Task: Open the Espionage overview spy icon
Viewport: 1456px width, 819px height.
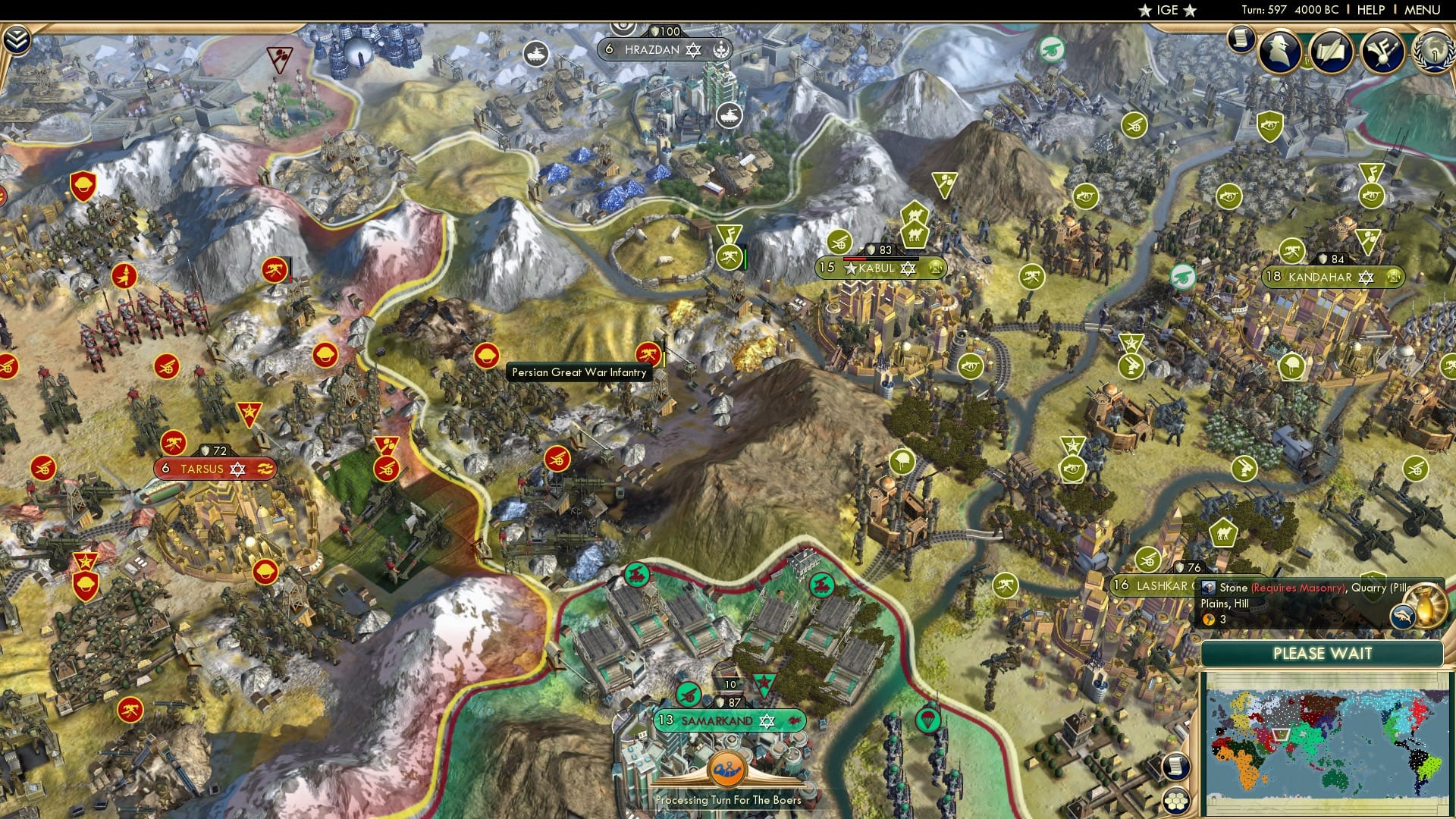Action: click(x=1278, y=51)
